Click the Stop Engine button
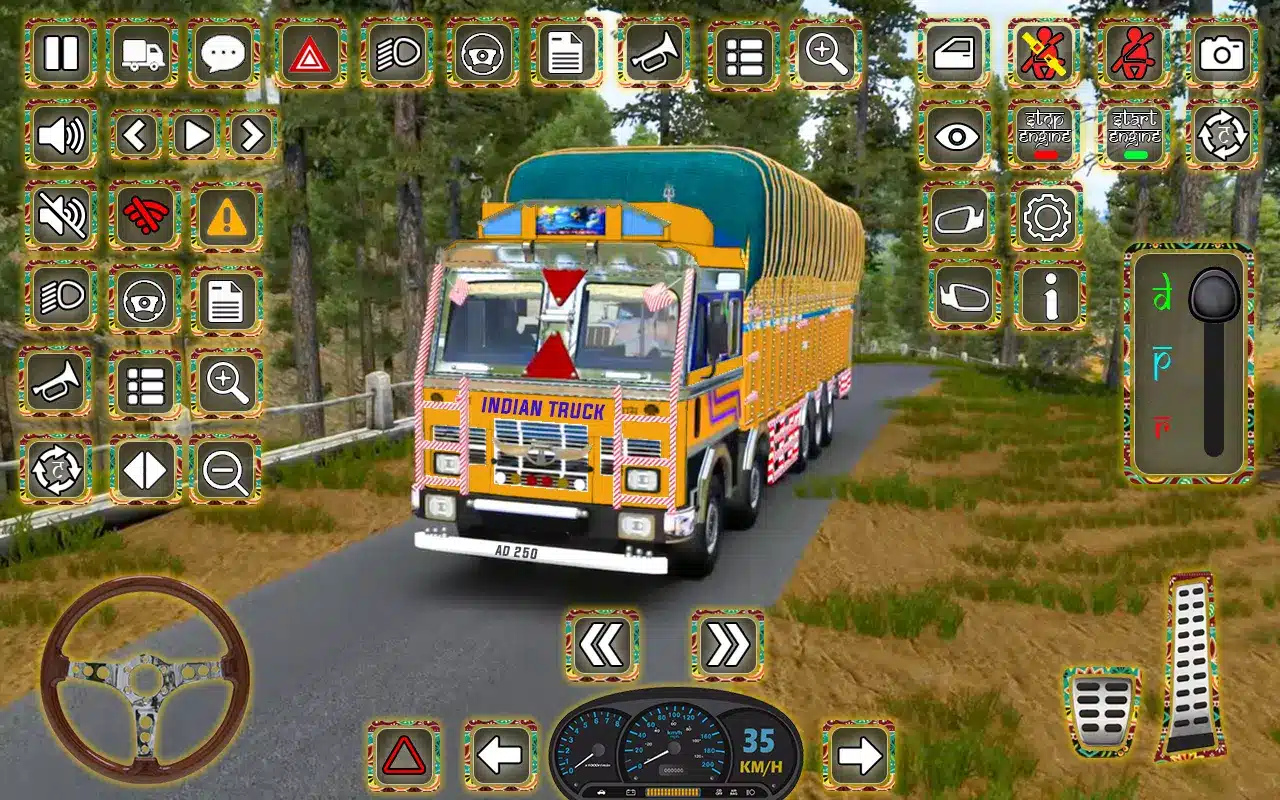1280x800 pixels. [x=1044, y=134]
